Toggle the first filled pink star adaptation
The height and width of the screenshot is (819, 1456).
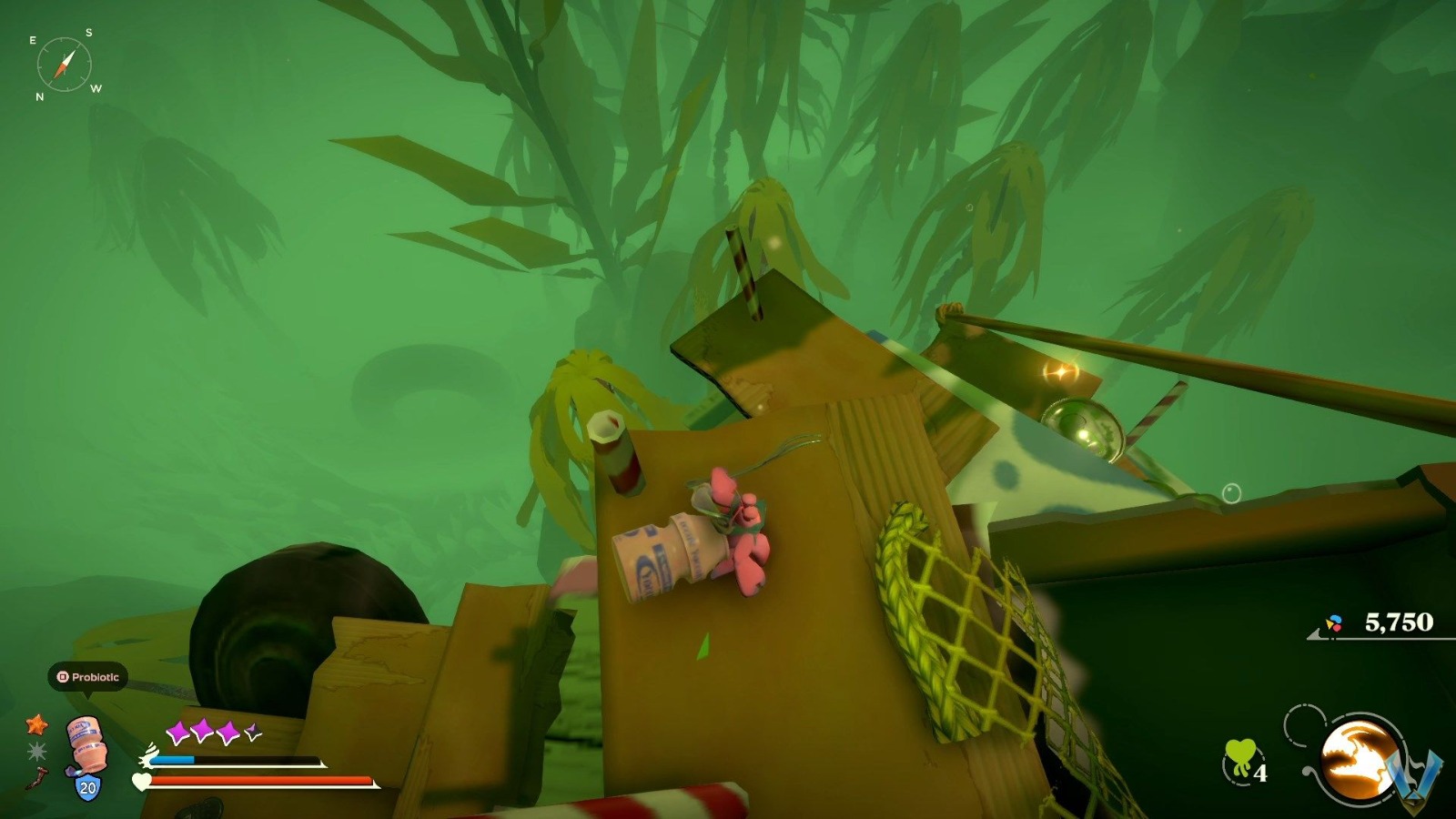179,731
